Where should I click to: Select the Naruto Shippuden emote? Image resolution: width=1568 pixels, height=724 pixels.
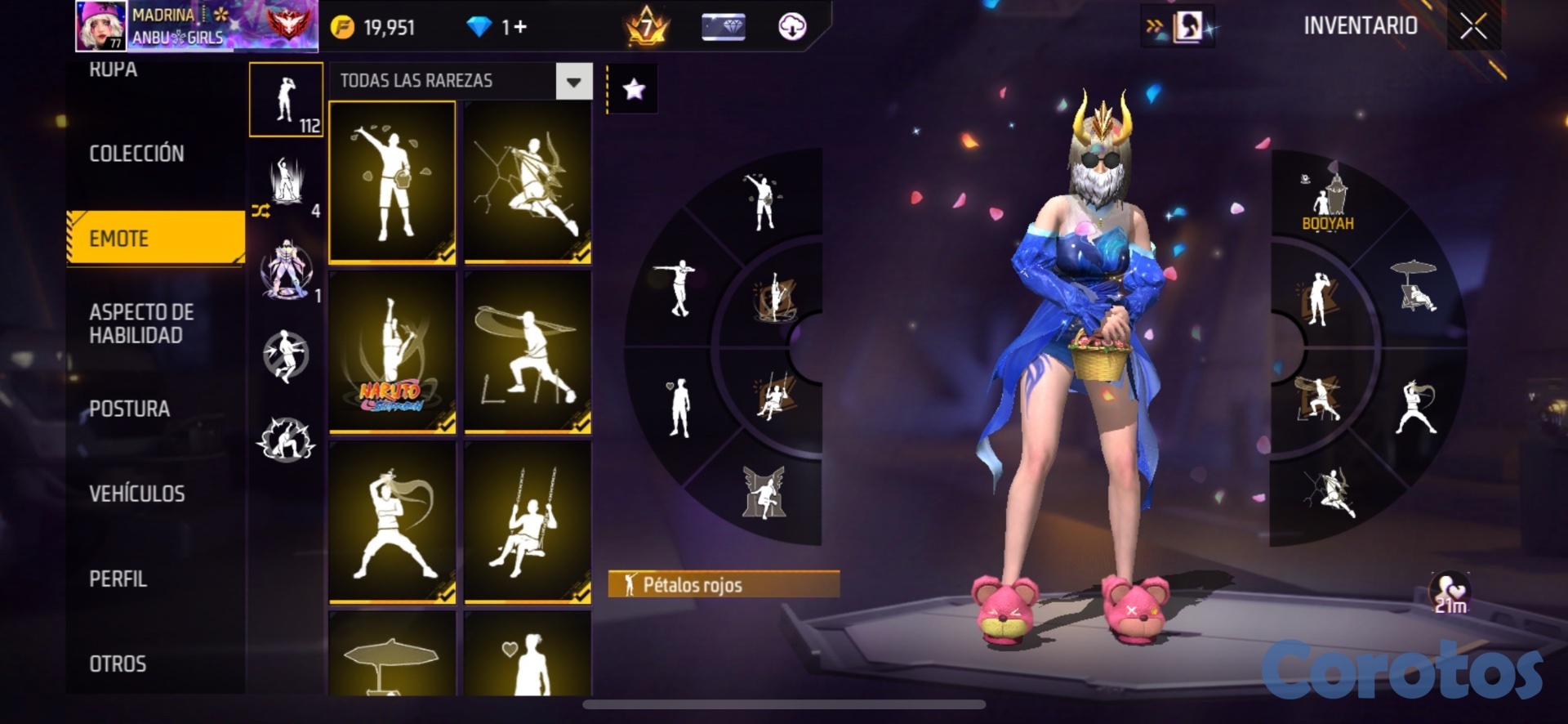392,351
